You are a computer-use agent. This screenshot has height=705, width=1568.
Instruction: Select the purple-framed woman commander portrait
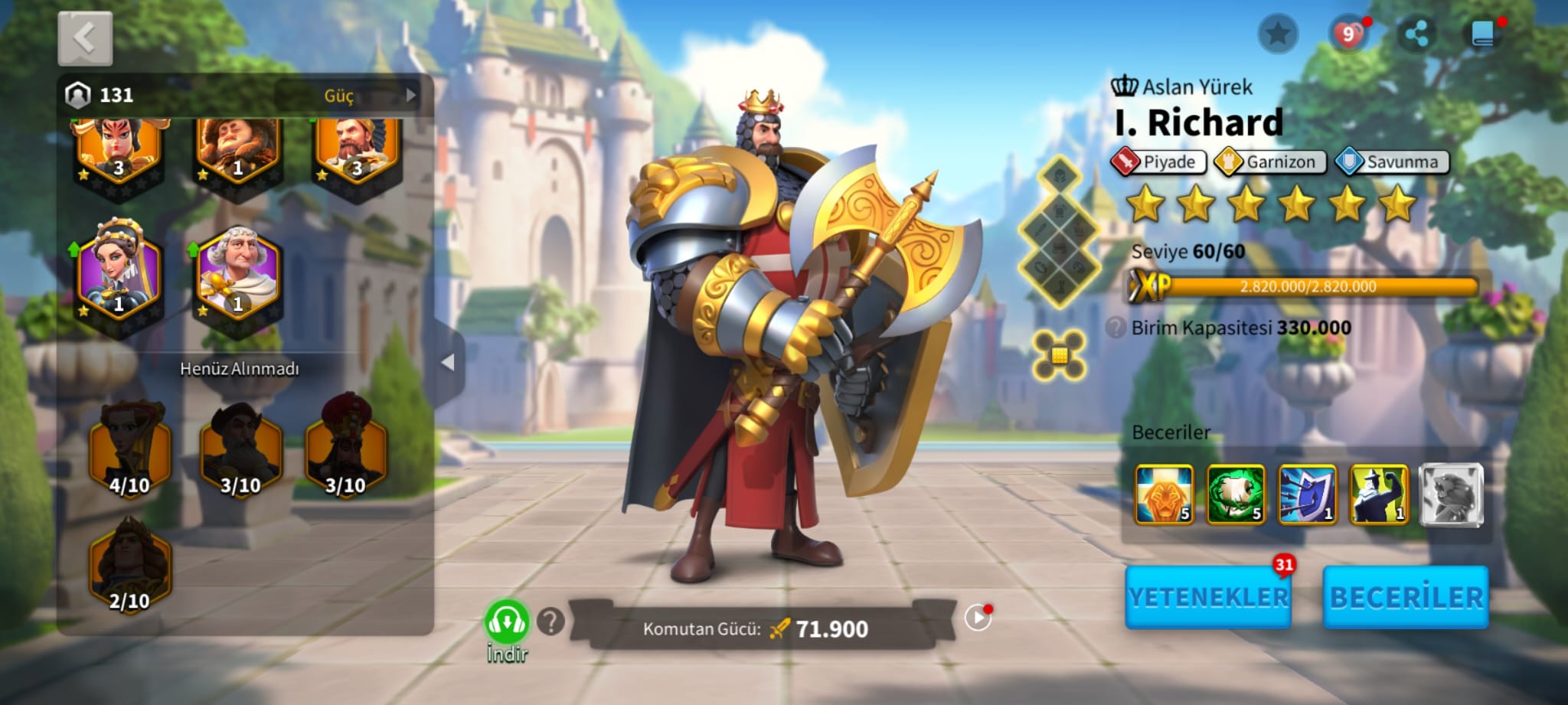point(118,271)
